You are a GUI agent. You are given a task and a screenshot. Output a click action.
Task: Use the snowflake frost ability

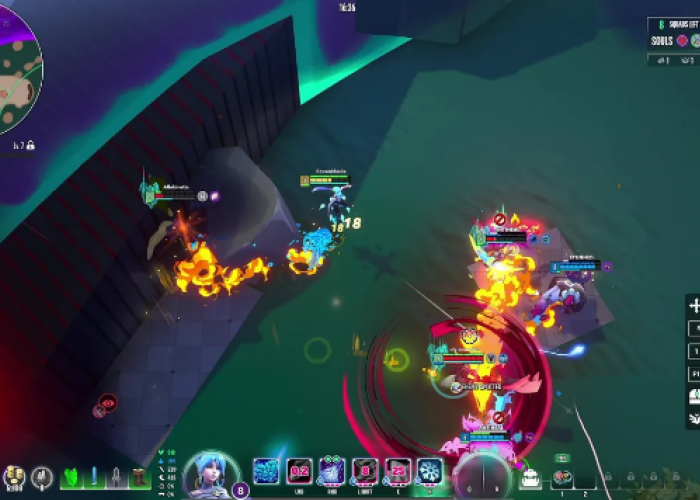(x=430, y=471)
